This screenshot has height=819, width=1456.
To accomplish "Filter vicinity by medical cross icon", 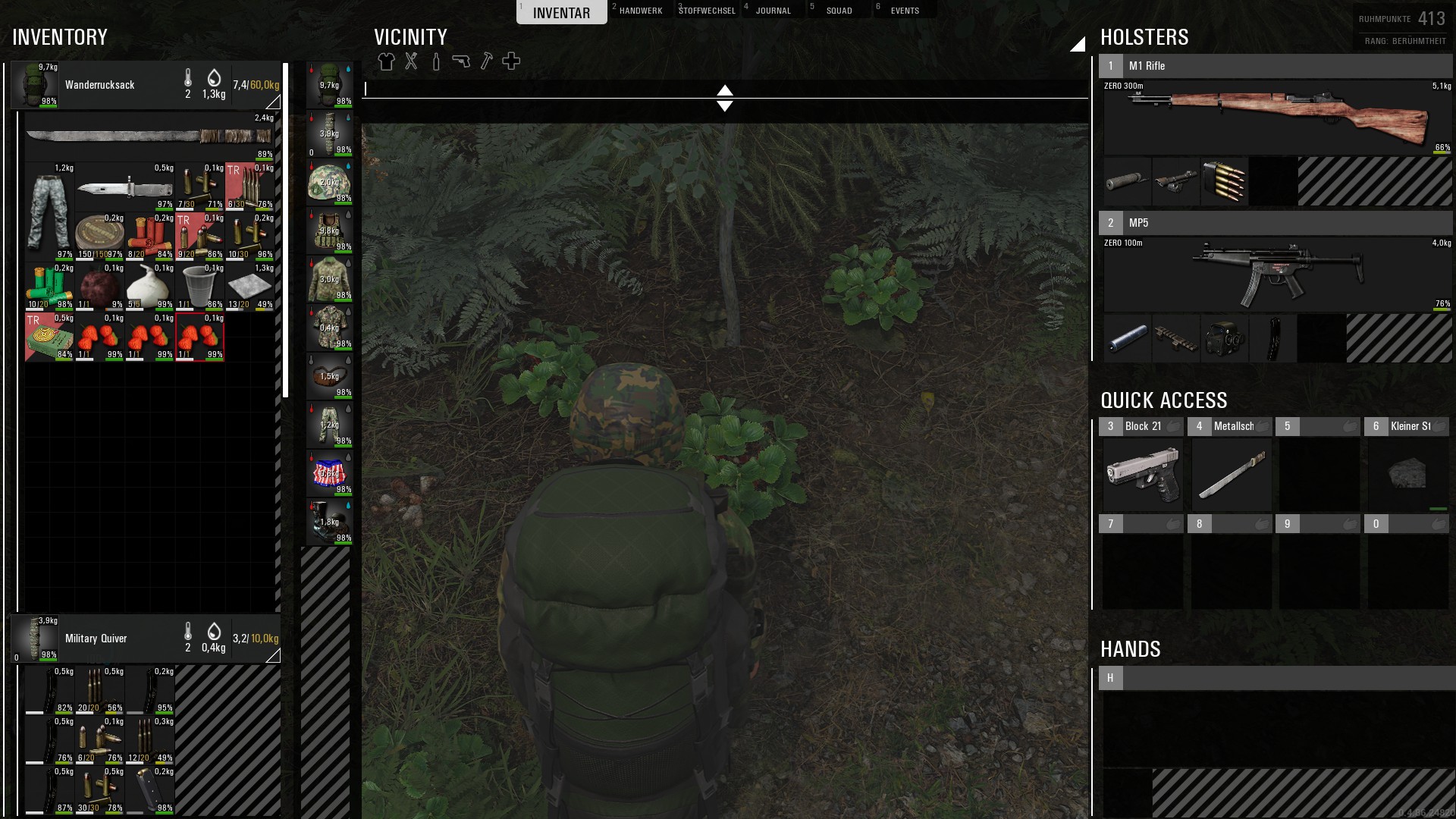I will coord(511,61).
